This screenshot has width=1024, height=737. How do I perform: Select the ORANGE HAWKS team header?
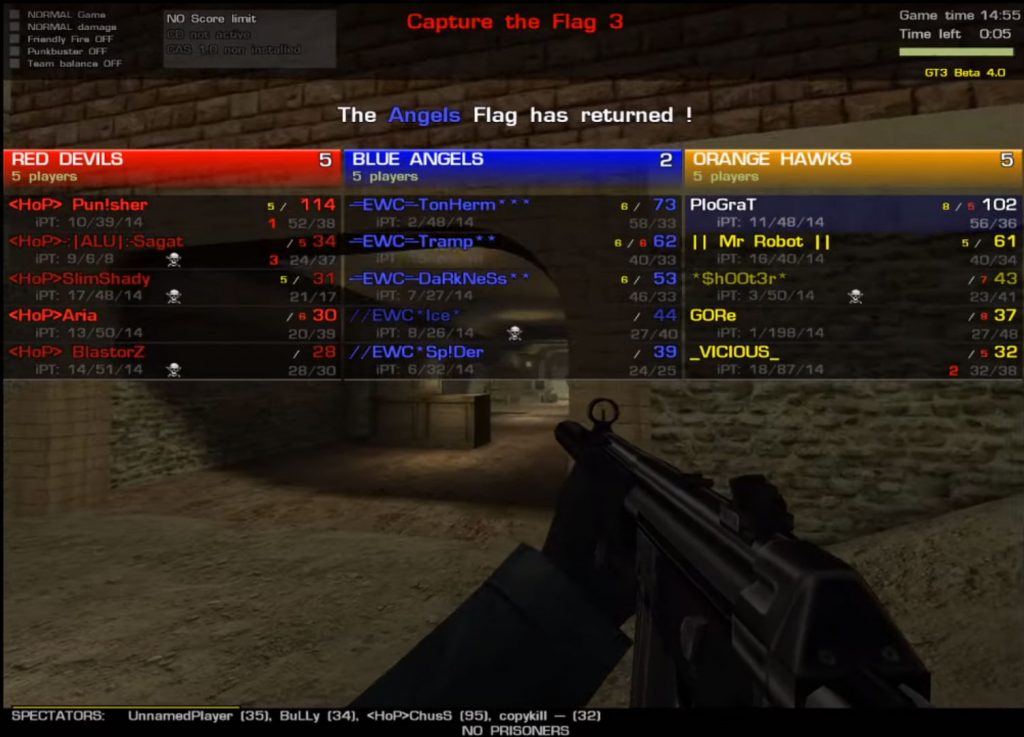(852, 166)
